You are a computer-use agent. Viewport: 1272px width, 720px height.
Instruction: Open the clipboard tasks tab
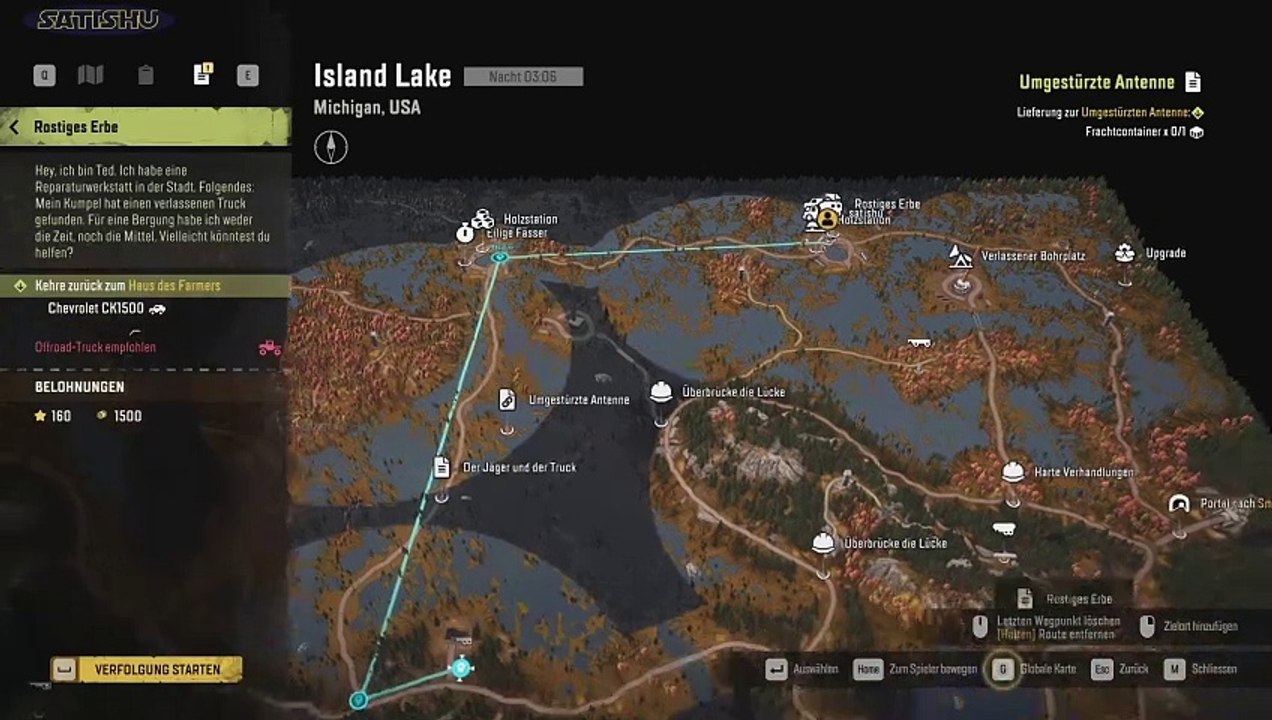[x=146, y=75]
